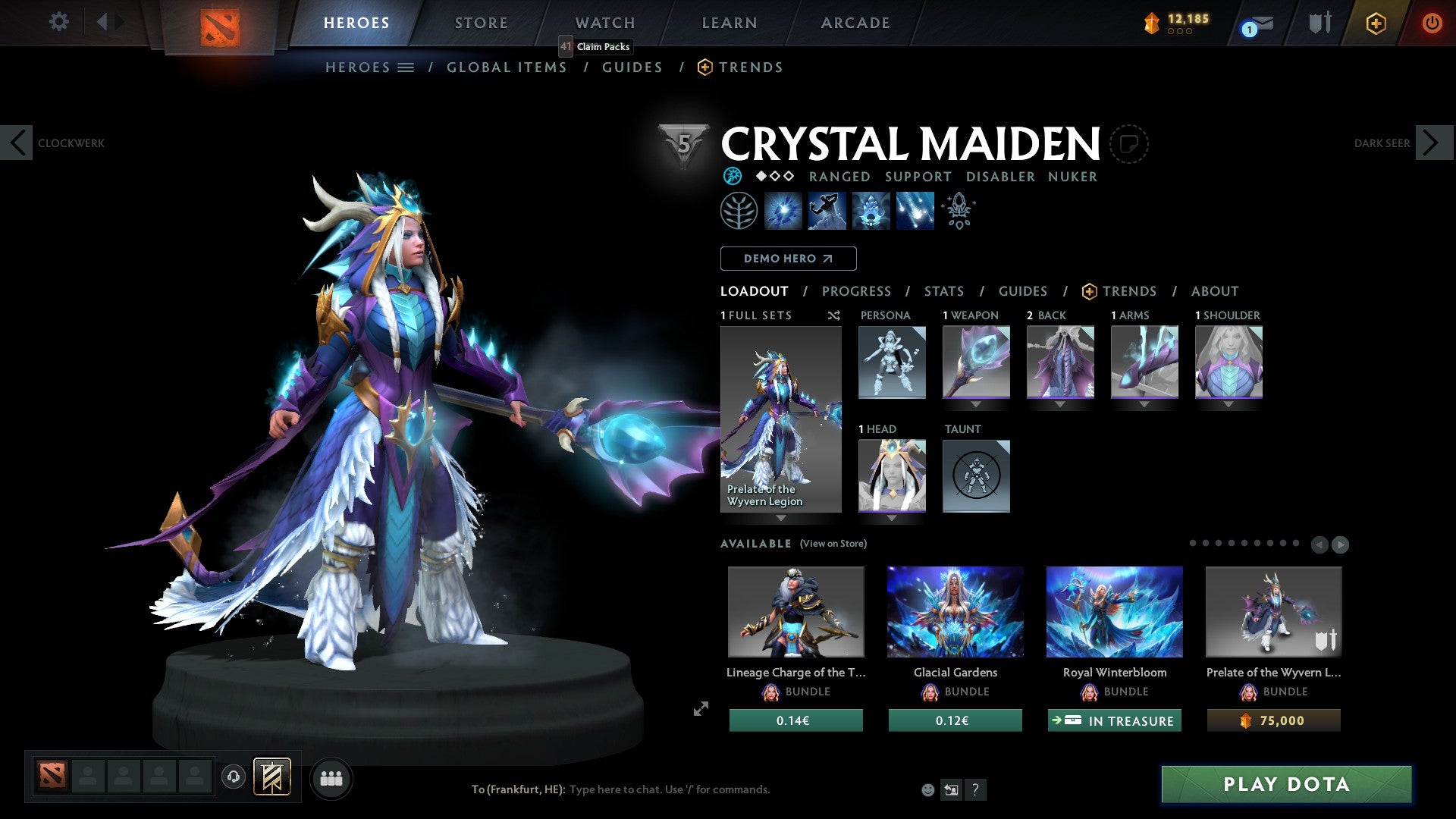Toggle fullscreen hero preview with expand arrows
This screenshot has height=819, width=1456.
700,711
